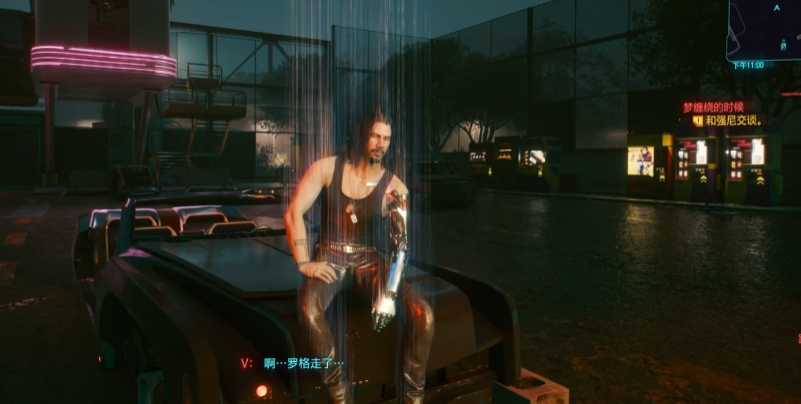Open the minimap in the corner
Viewport: 801px width, 404px height.
coord(767,28)
